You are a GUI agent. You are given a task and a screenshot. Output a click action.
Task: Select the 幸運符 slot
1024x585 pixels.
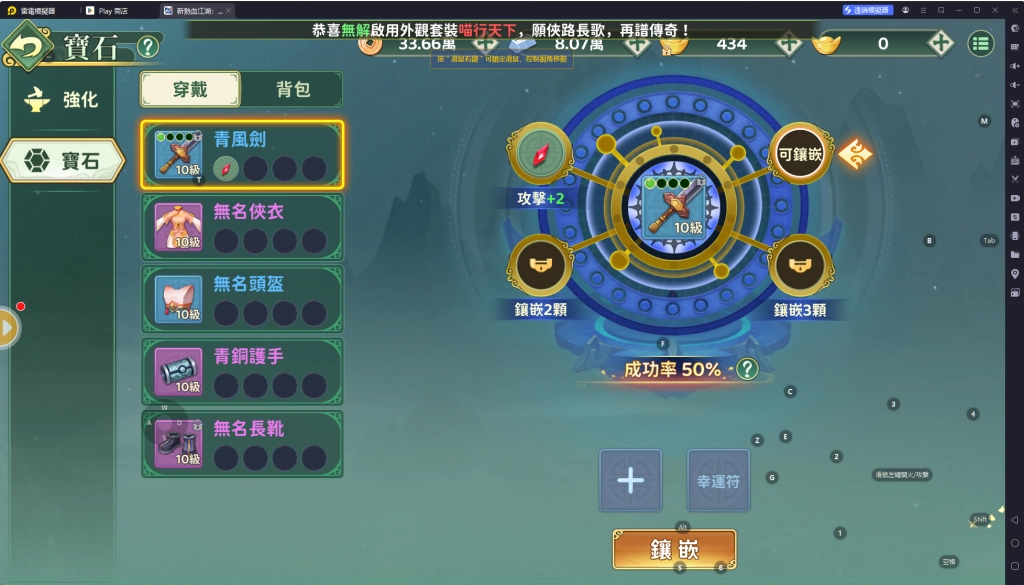pos(718,480)
